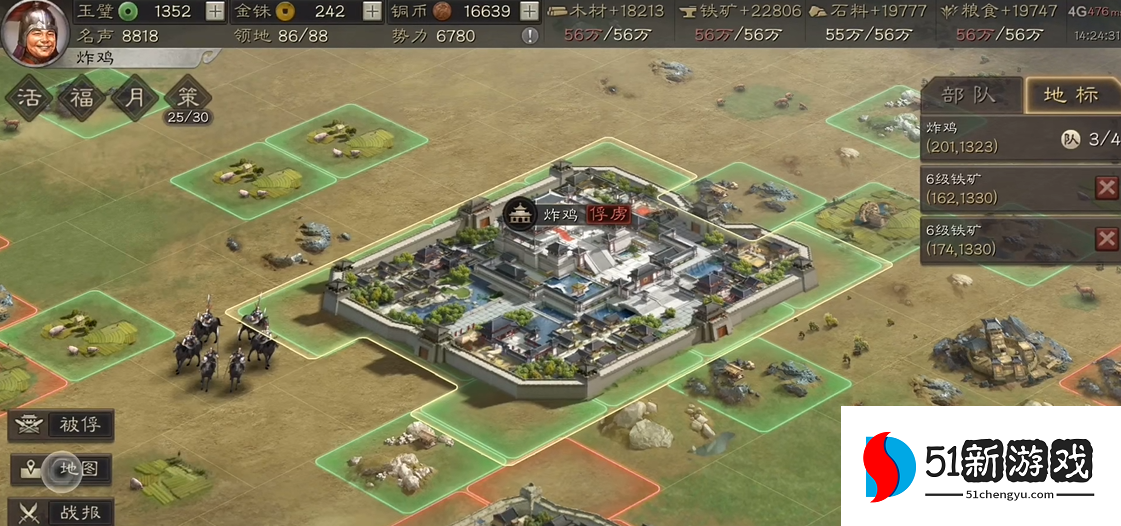Add gold beads with the plus button
This screenshot has height=526, width=1121.
click(372, 12)
